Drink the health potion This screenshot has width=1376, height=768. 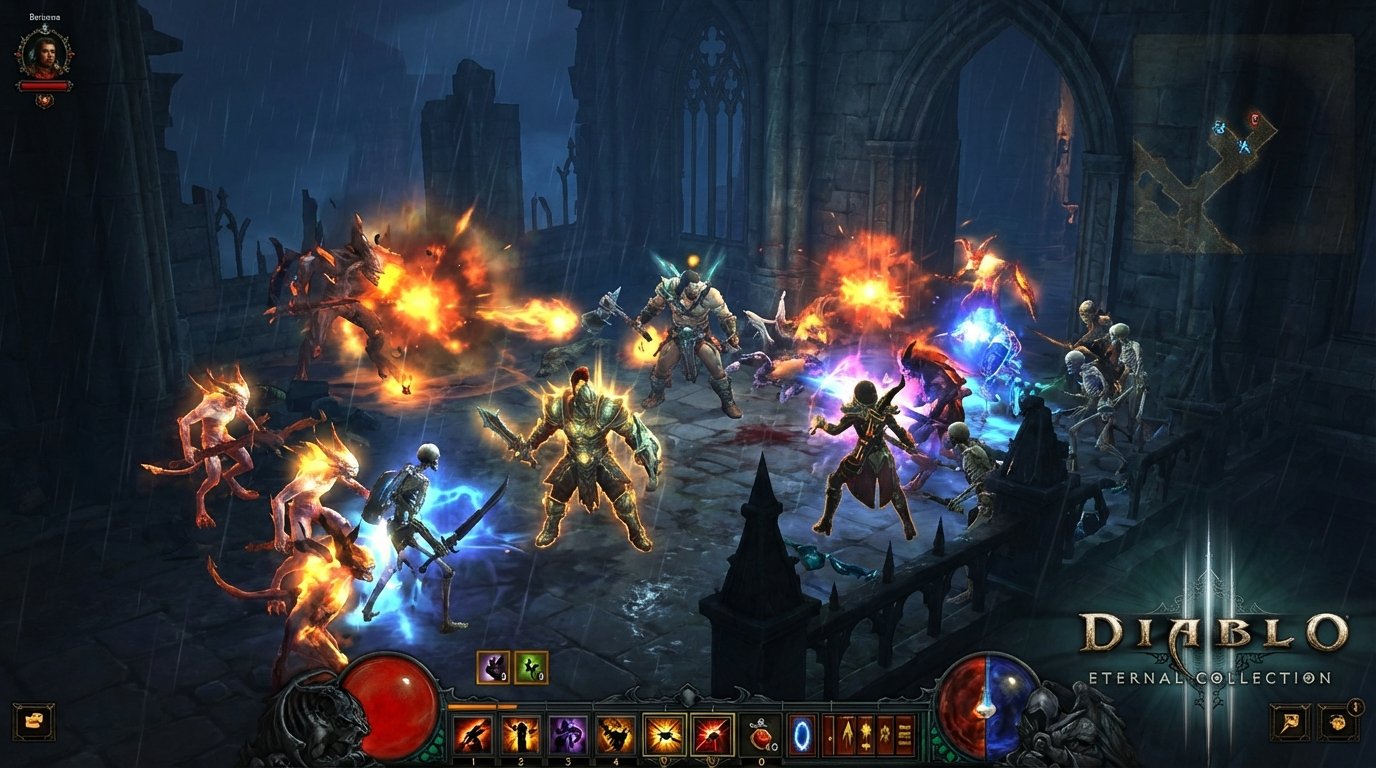point(760,734)
